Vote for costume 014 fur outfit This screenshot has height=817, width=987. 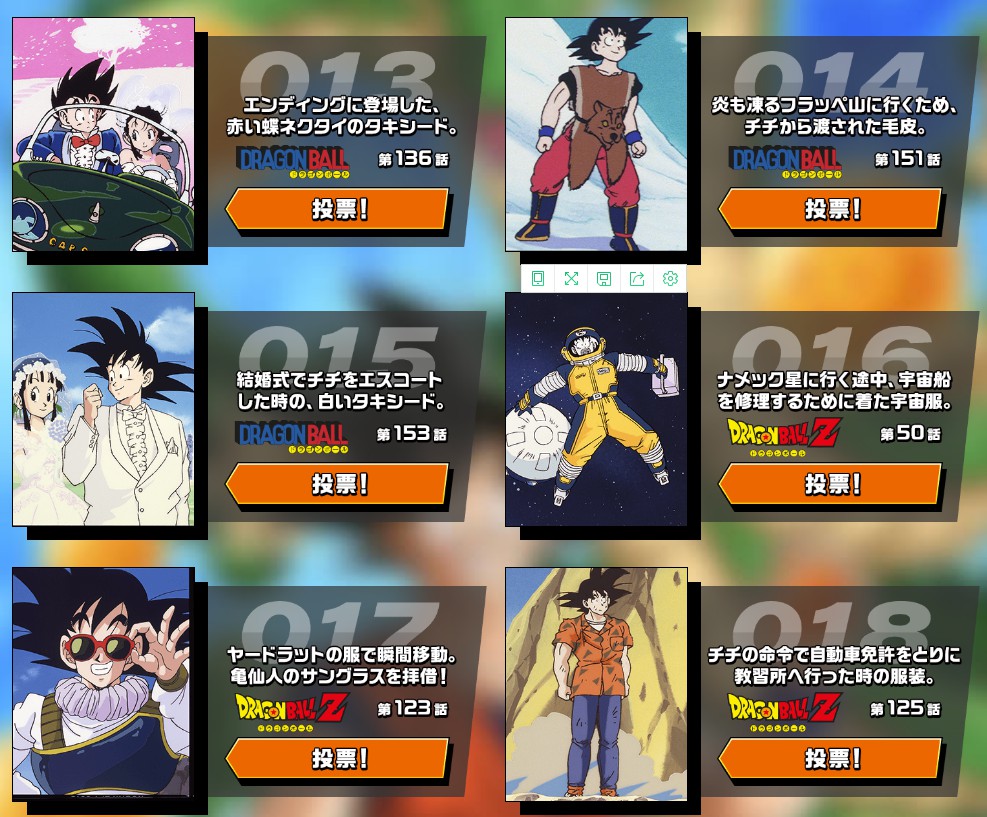tap(830, 209)
